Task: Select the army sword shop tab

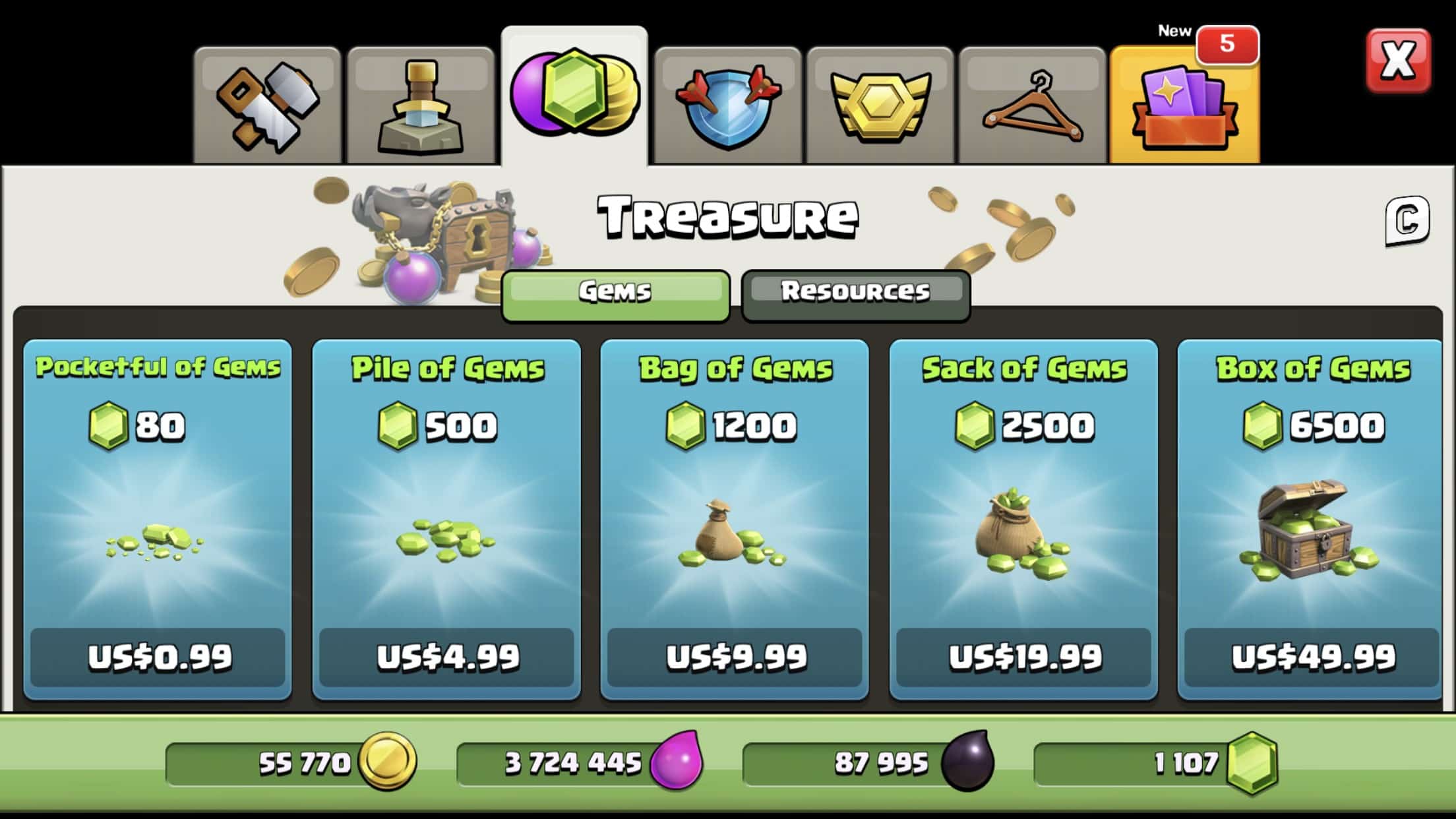Action: coord(421,100)
